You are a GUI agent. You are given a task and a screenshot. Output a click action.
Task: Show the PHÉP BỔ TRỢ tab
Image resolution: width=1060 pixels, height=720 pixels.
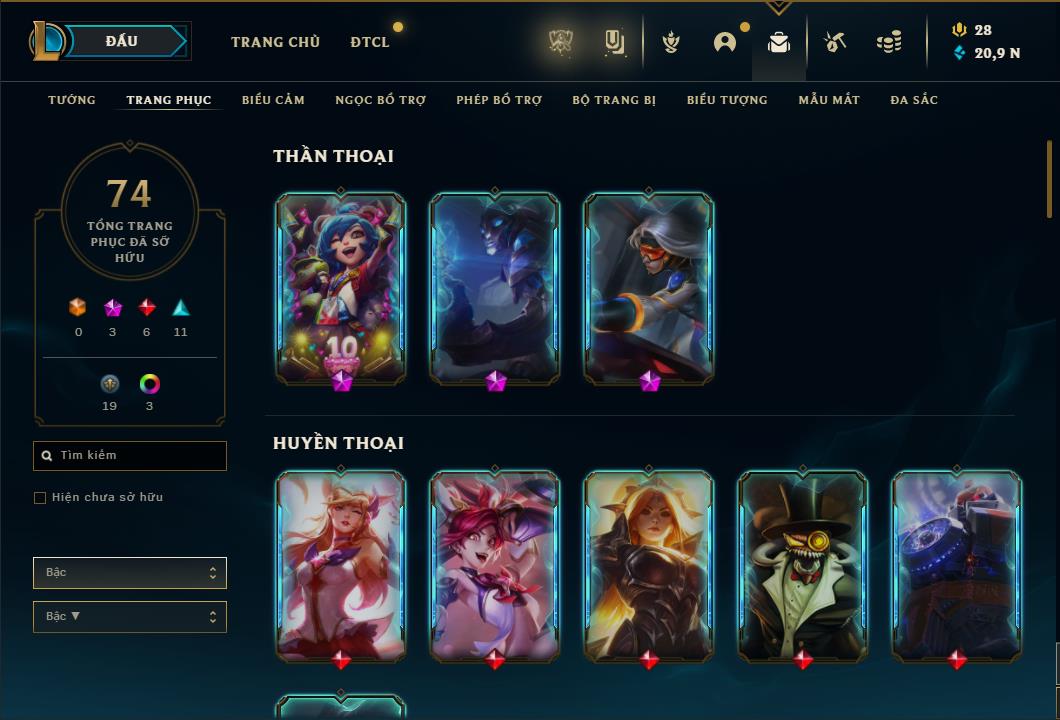click(499, 100)
